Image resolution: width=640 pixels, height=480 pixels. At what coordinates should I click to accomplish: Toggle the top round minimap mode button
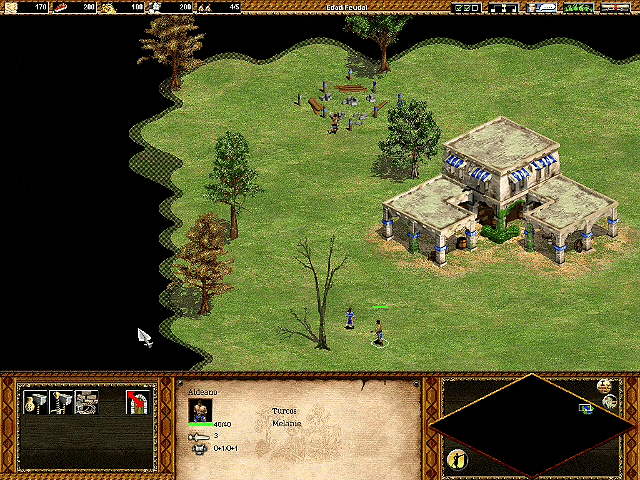click(x=604, y=386)
